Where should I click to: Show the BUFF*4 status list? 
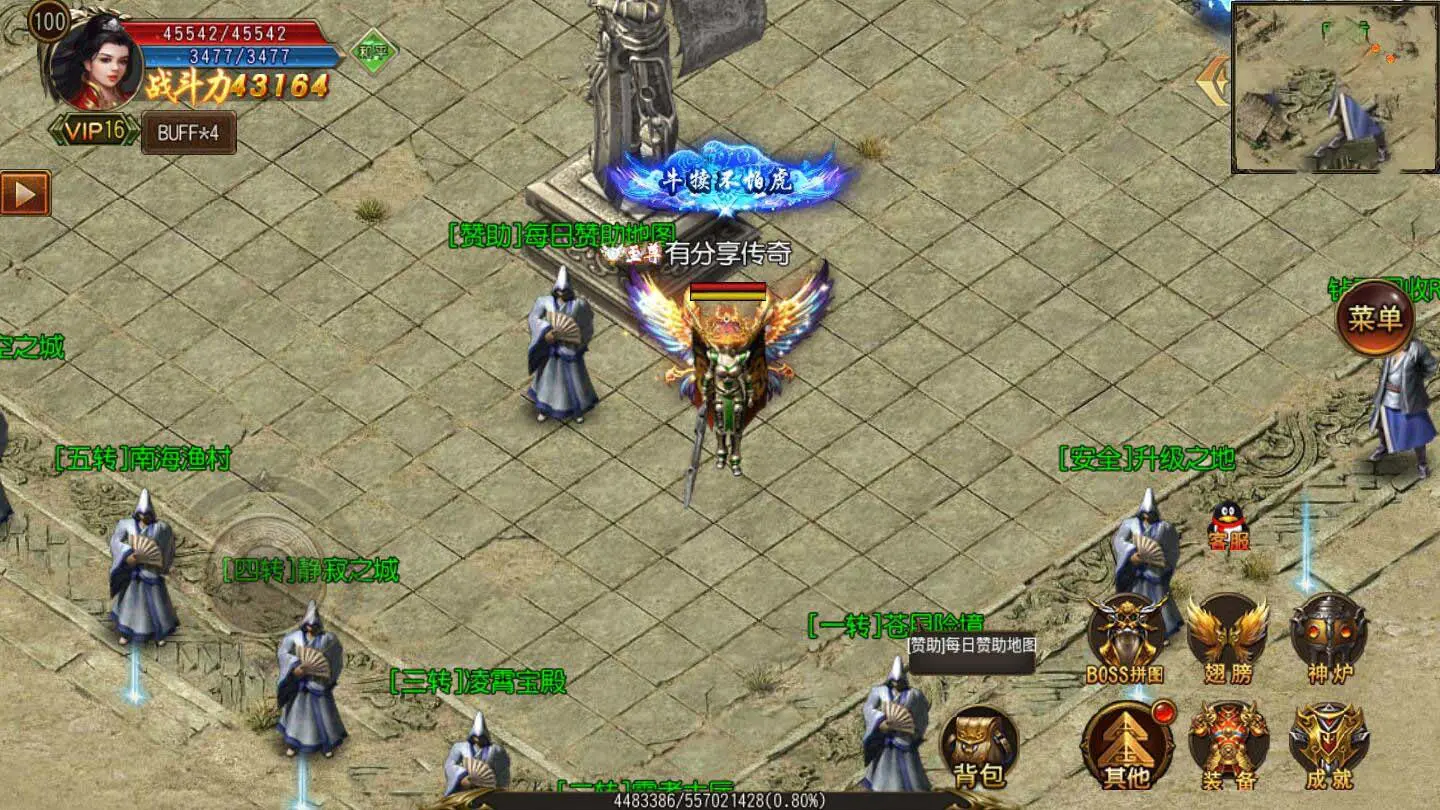click(188, 133)
